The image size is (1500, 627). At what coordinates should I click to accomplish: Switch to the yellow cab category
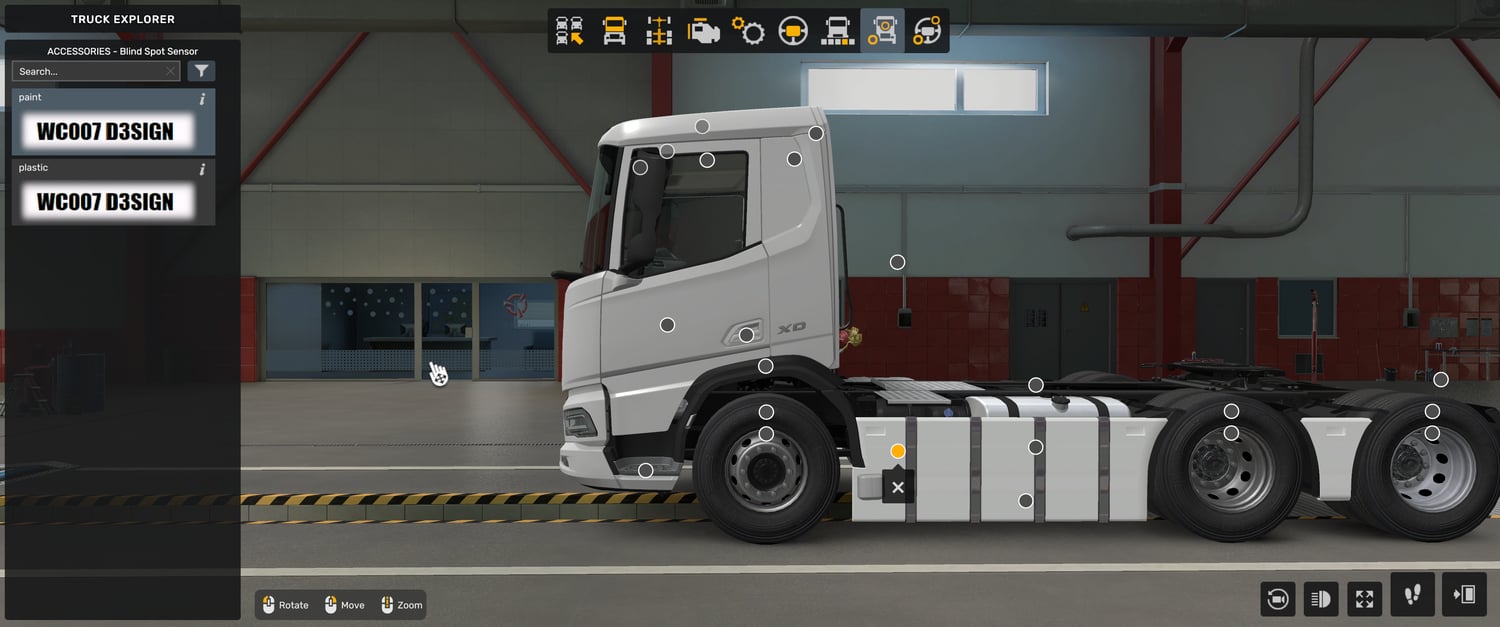(x=614, y=31)
